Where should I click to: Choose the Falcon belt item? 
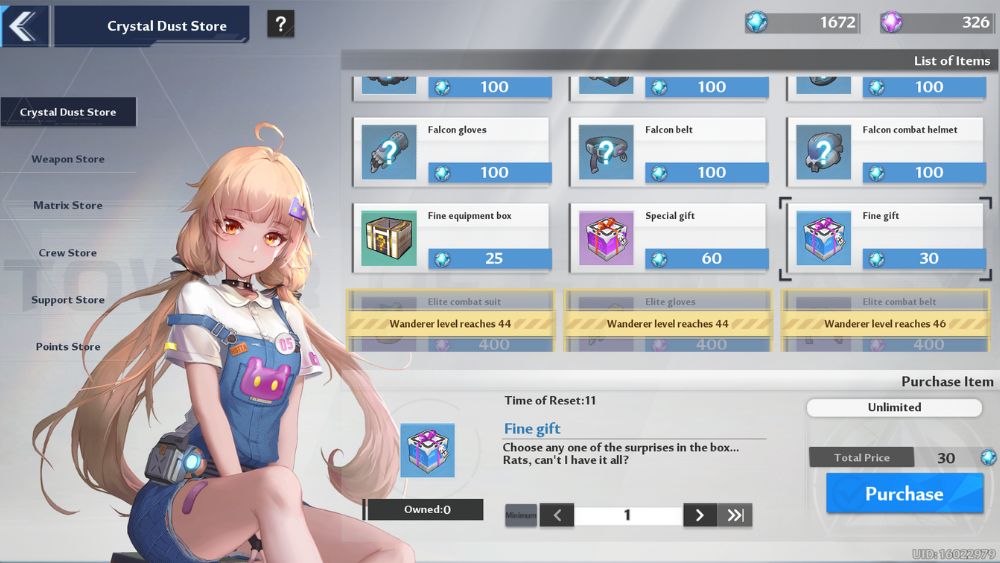point(669,152)
